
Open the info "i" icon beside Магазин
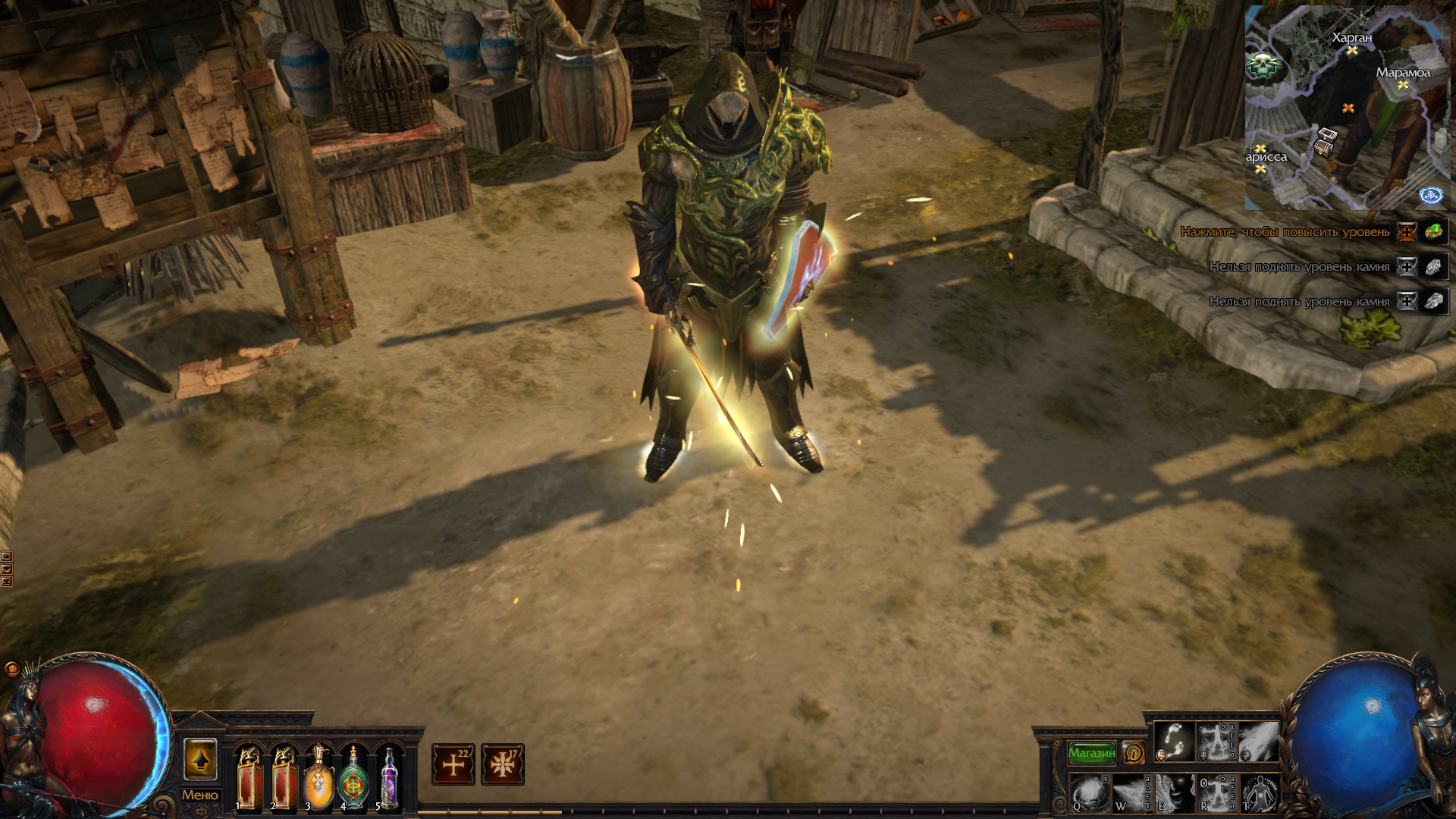pos(1134,752)
